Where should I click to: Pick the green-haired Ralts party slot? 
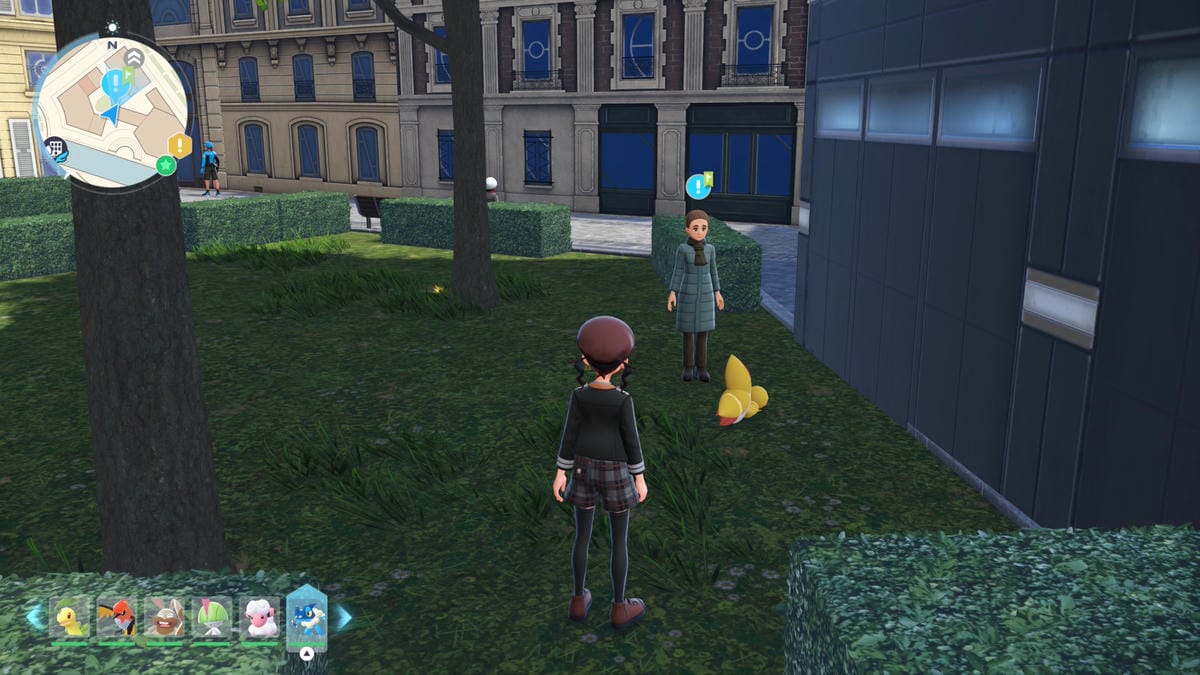(x=212, y=619)
